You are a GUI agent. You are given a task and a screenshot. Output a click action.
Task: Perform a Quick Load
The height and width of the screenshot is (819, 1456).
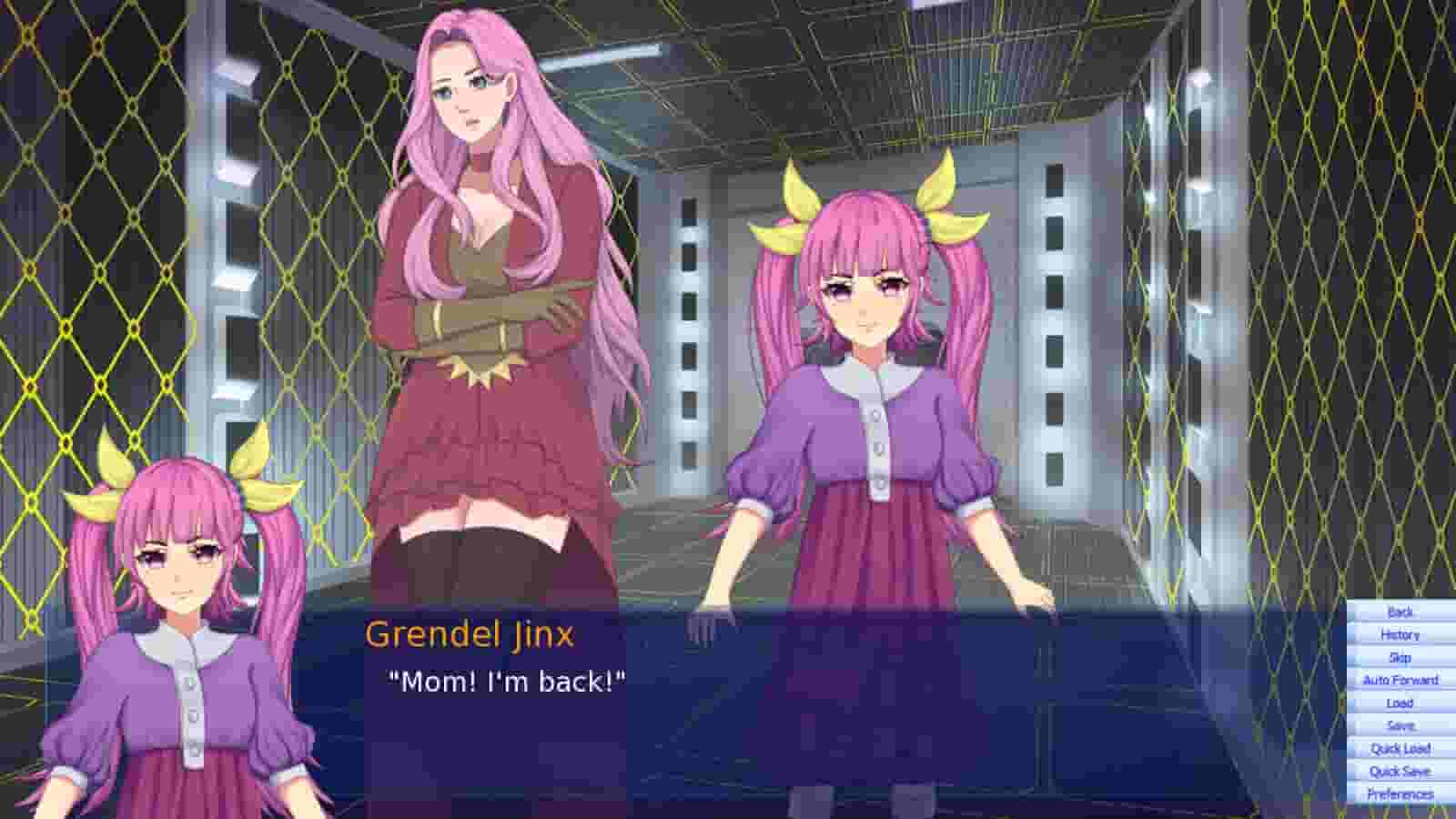click(1400, 747)
